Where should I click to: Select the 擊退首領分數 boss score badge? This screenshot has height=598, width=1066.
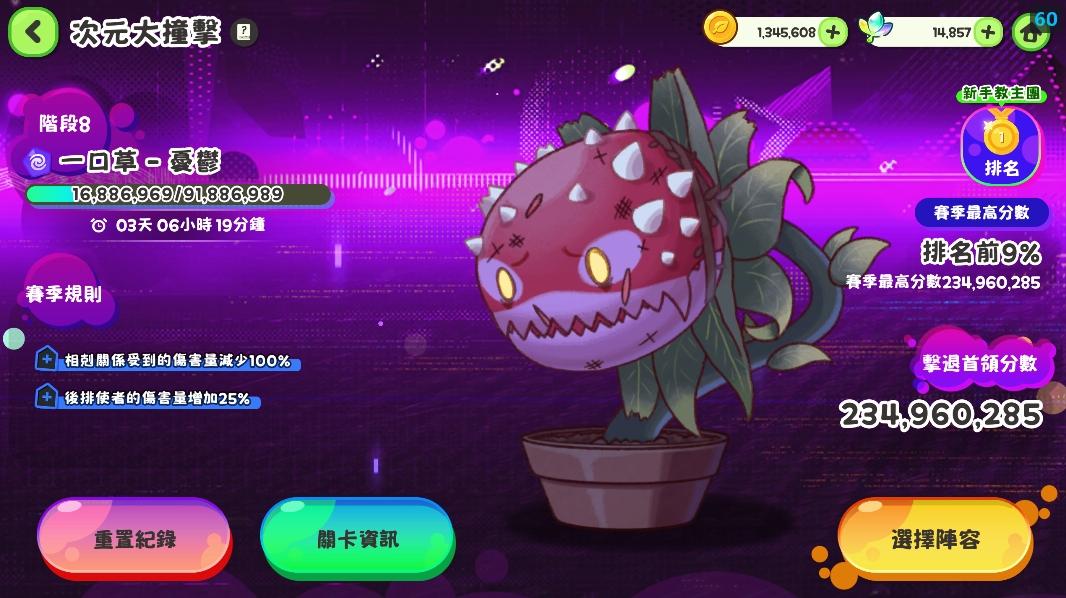[x=978, y=364]
